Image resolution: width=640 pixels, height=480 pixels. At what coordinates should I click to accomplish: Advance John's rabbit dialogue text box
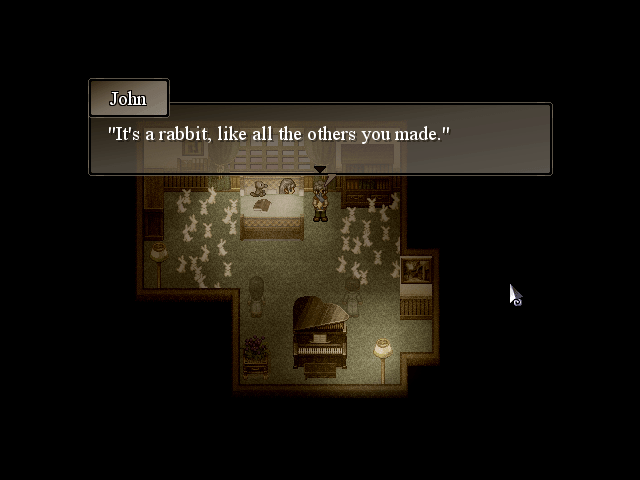pos(320,139)
